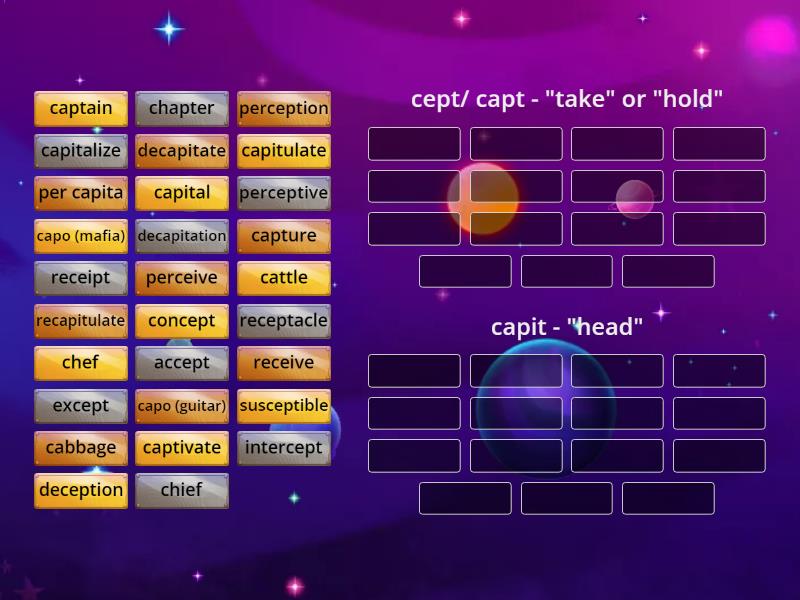Pick the "capo (guitar)" tile
Viewport: 800px width, 600px height.
point(182,406)
